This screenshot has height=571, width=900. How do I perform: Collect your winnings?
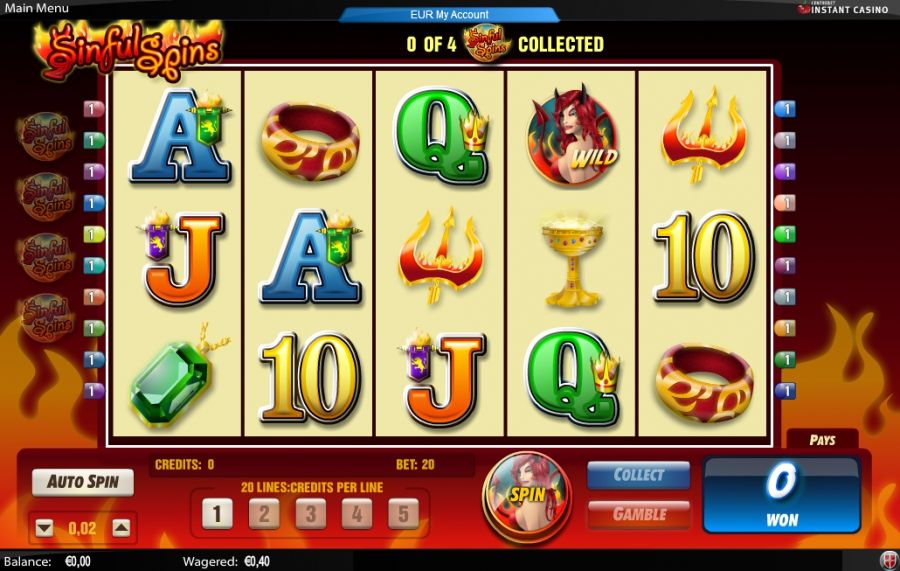tap(638, 475)
